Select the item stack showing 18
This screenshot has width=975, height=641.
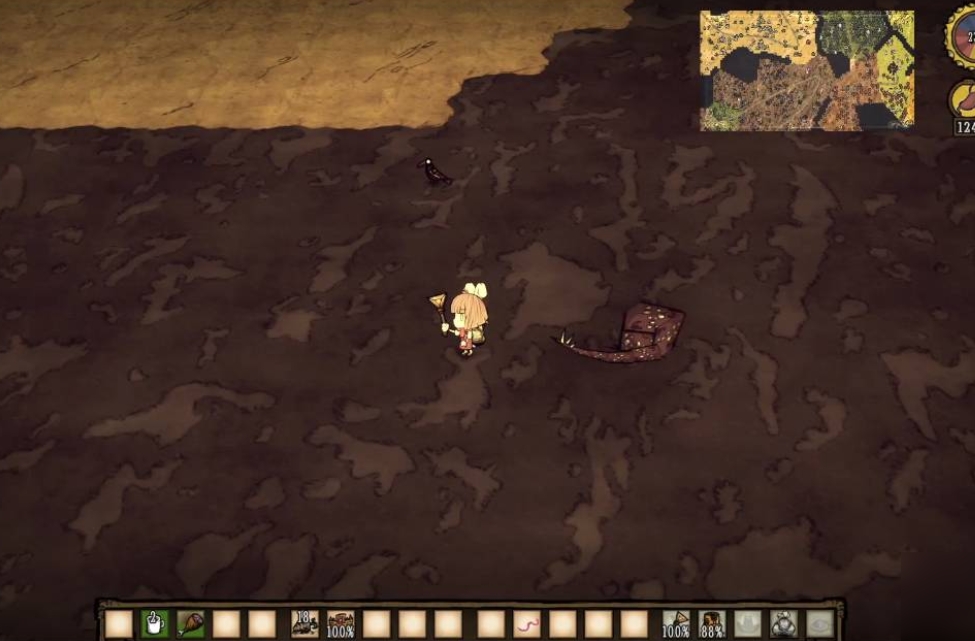pyautogui.click(x=305, y=624)
